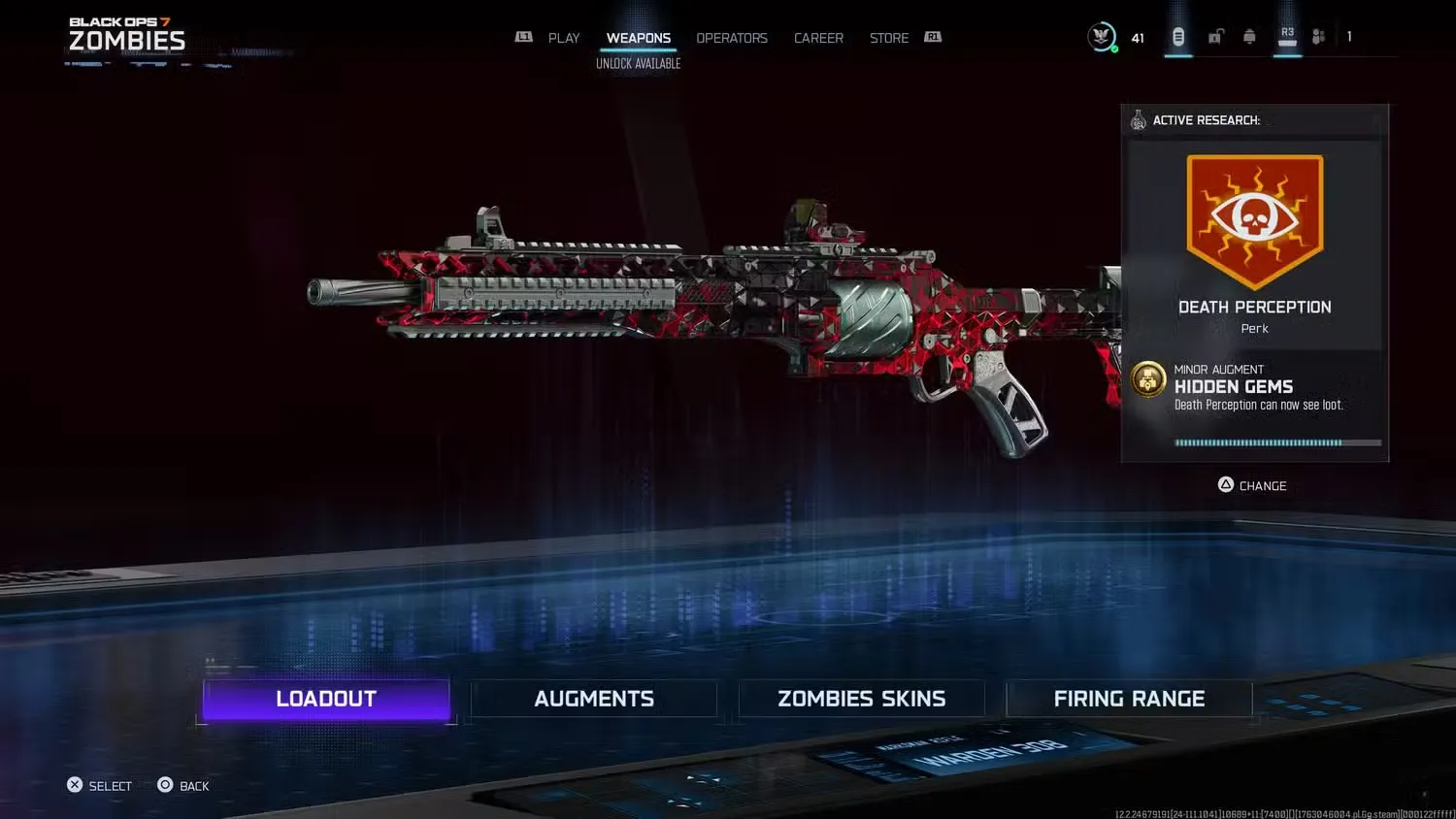1456x819 pixels.
Task: Select the Augments option
Action: 593,699
